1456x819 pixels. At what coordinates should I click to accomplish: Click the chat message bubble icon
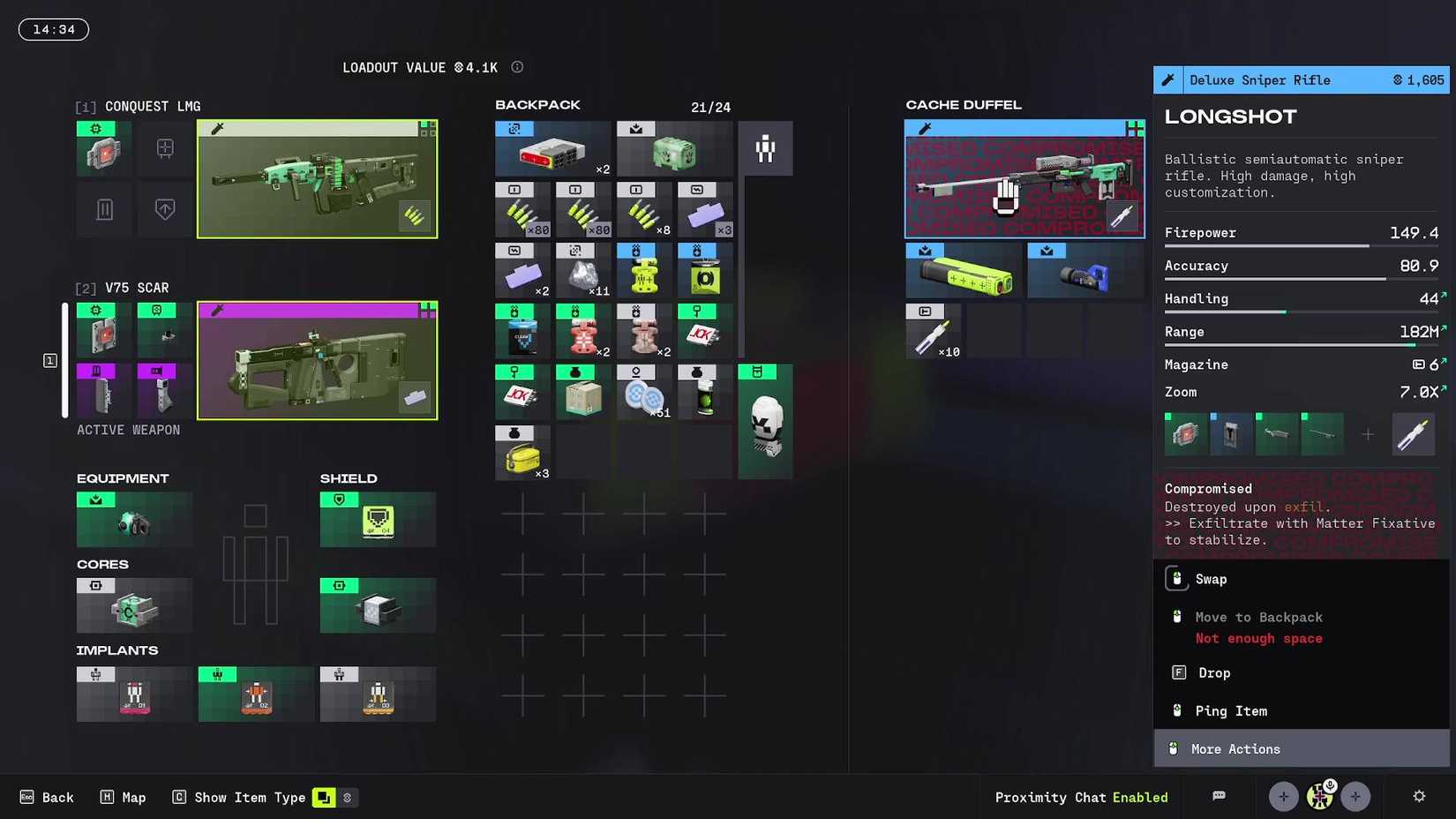pyautogui.click(x=1219, y=797)
